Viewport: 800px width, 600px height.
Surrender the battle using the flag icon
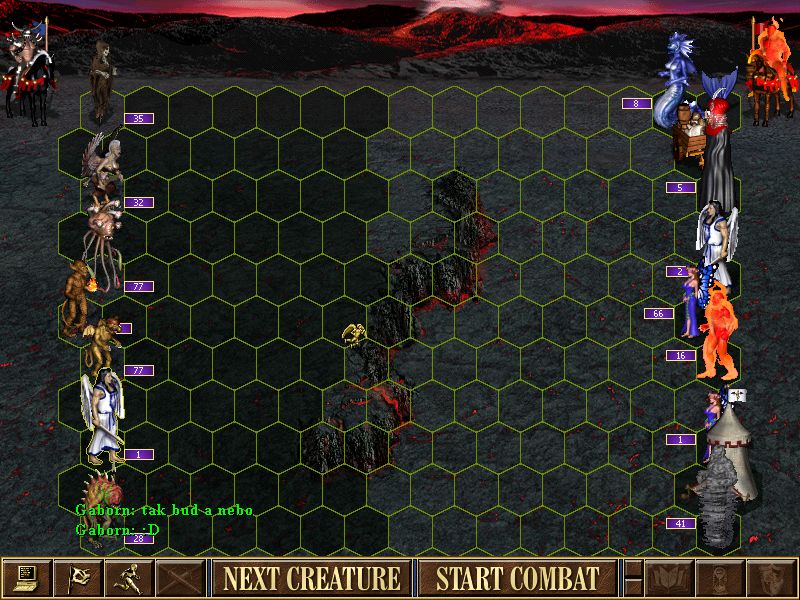(78, 578)
